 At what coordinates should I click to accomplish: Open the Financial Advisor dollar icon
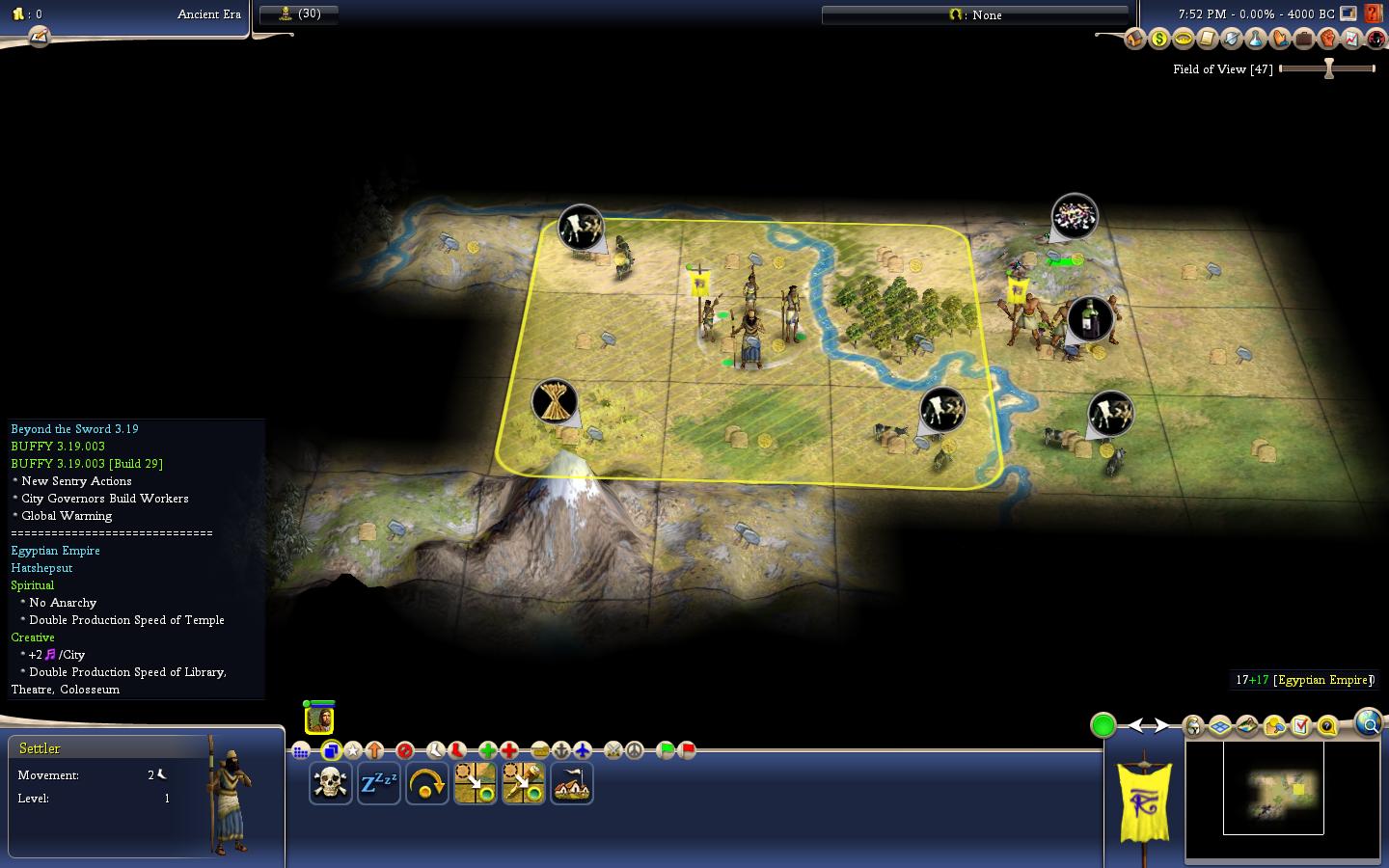(x=1158, y=39)
